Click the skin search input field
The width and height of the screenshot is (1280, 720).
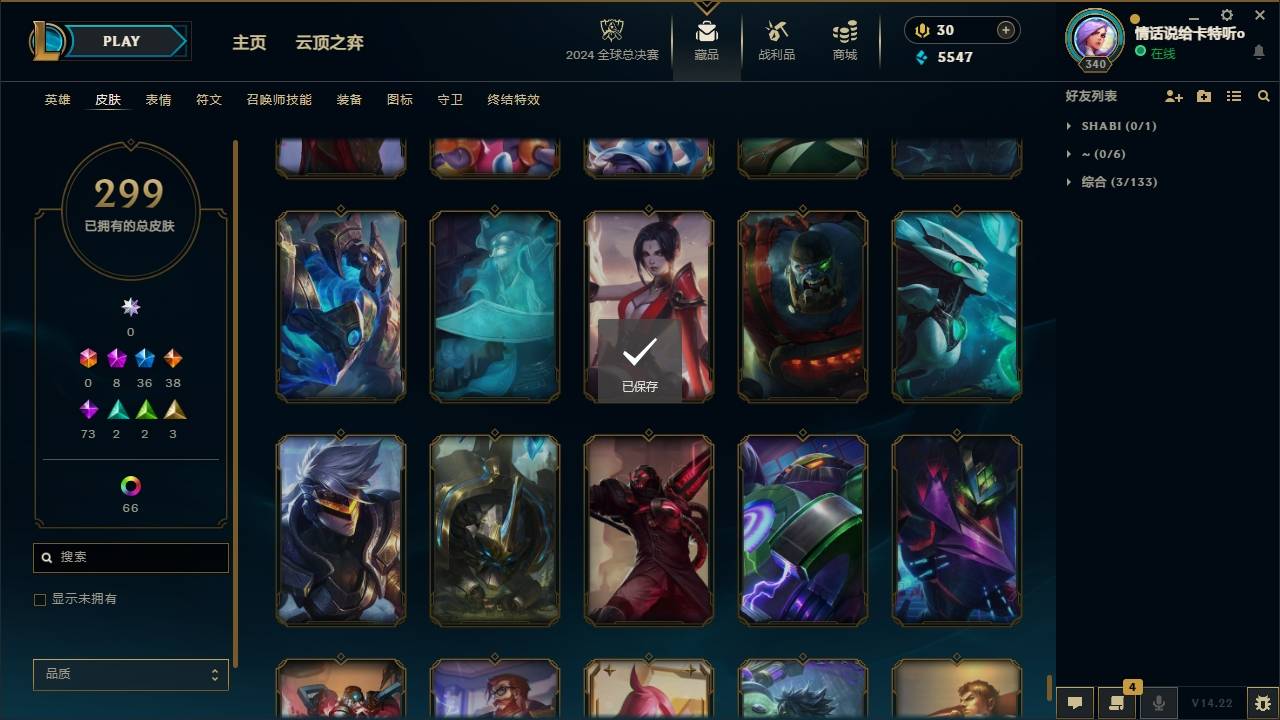[x=130, y=557]
